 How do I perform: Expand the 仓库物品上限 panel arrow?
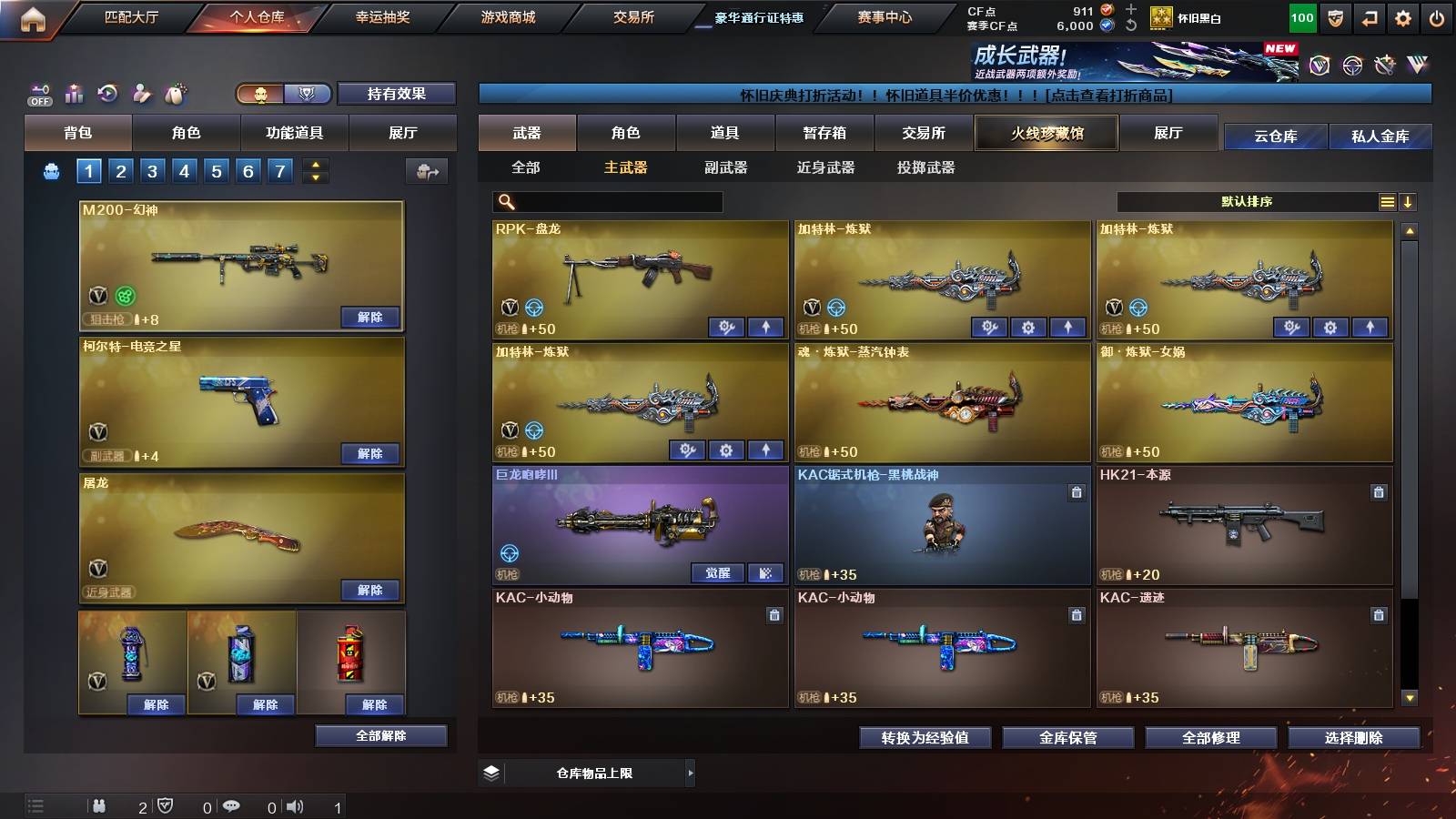click(x=693, y=773)
